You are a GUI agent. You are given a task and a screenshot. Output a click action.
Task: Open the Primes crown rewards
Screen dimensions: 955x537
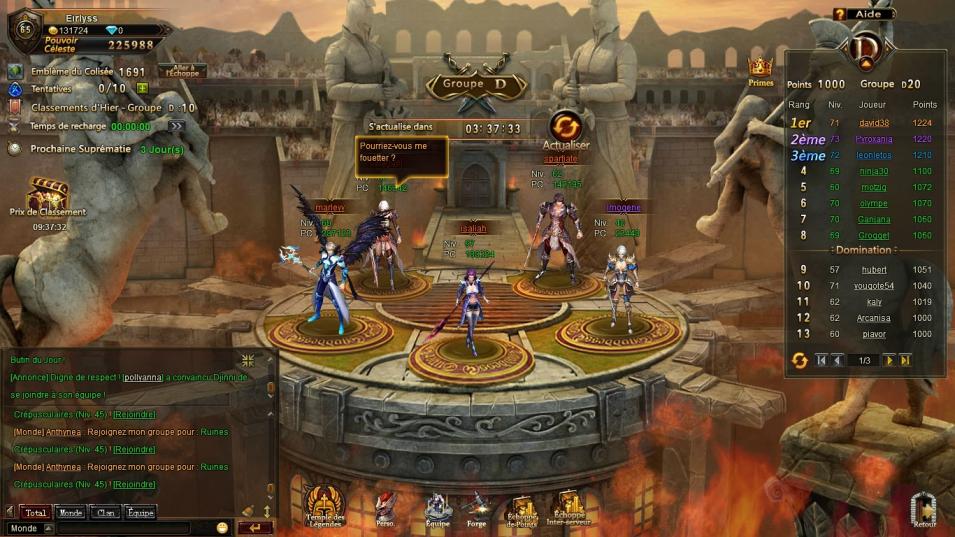pos(761,71)
